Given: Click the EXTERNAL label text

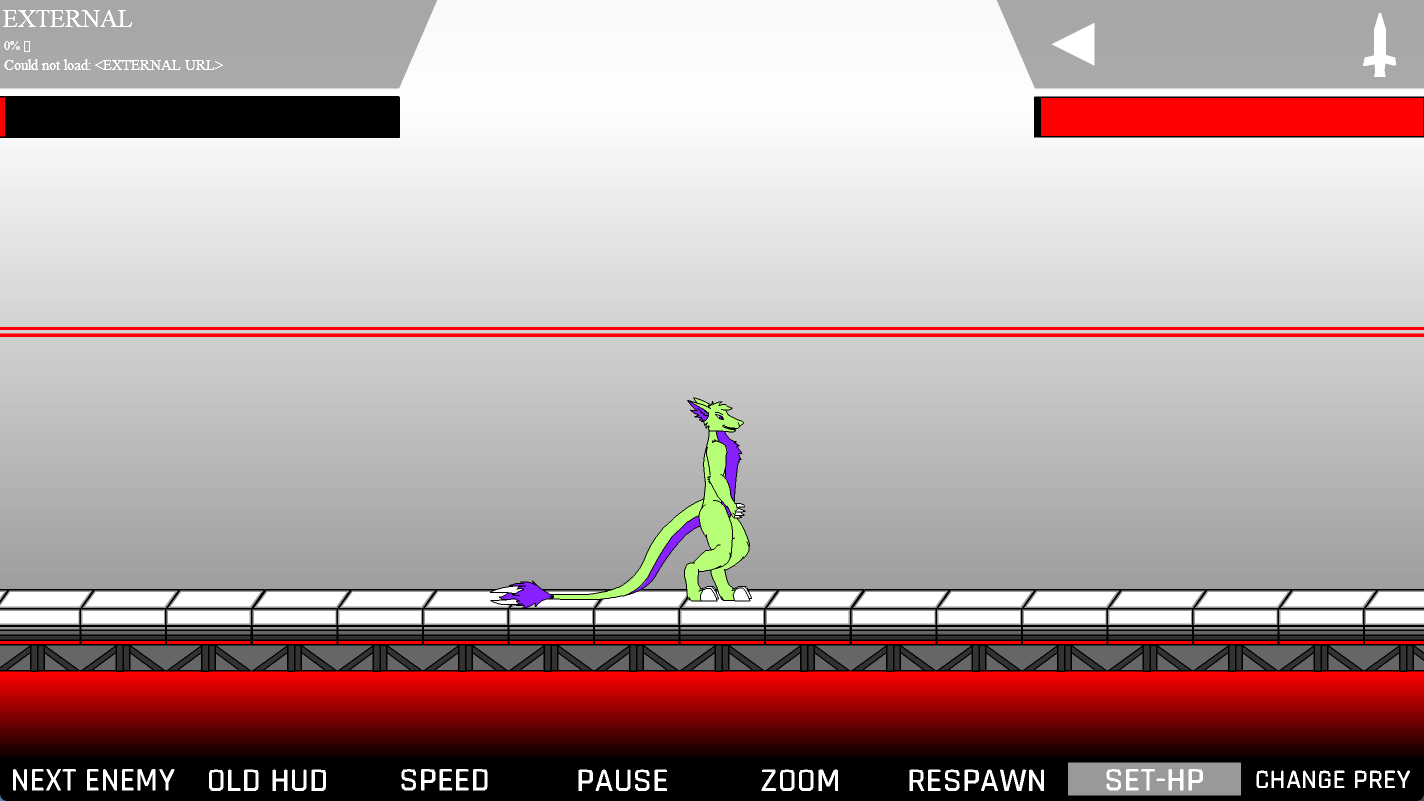Looking at the screenshot, I should click(x=67, y=18).
